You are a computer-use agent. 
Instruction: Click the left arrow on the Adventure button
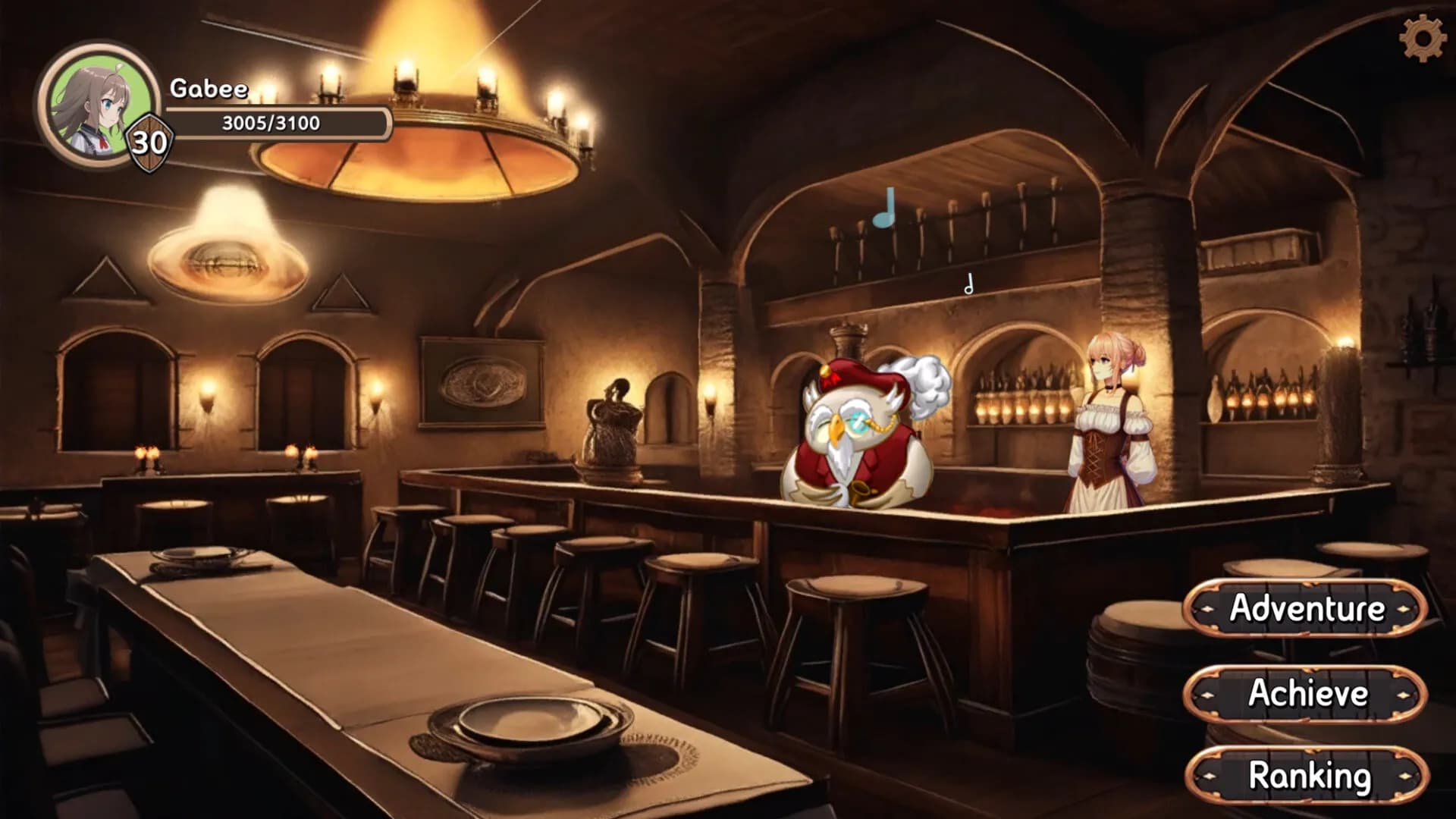[x=1206, y=609]
